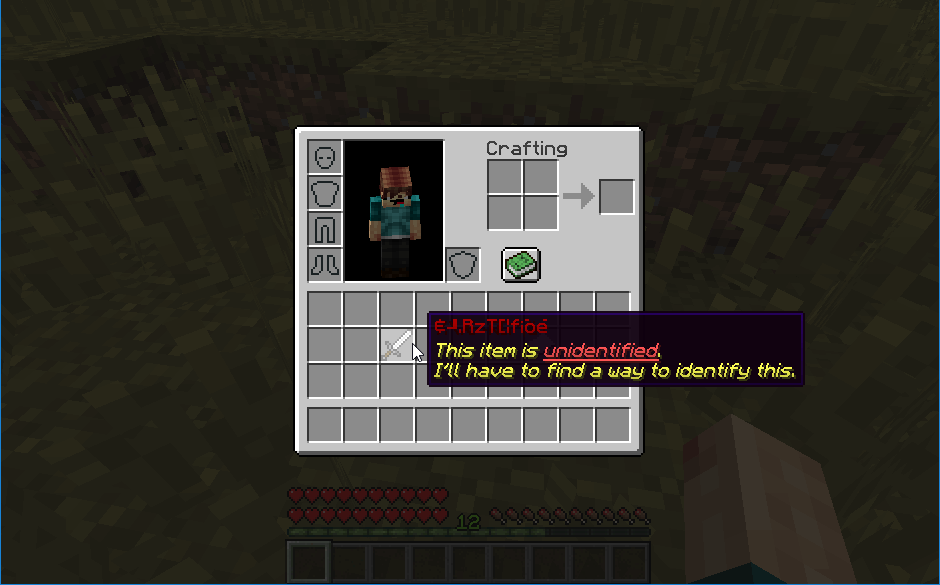The height and width of the screenshot is (585, 940).
Task: Select the chestplate armor slot
Action: click(x=325, y=193)
